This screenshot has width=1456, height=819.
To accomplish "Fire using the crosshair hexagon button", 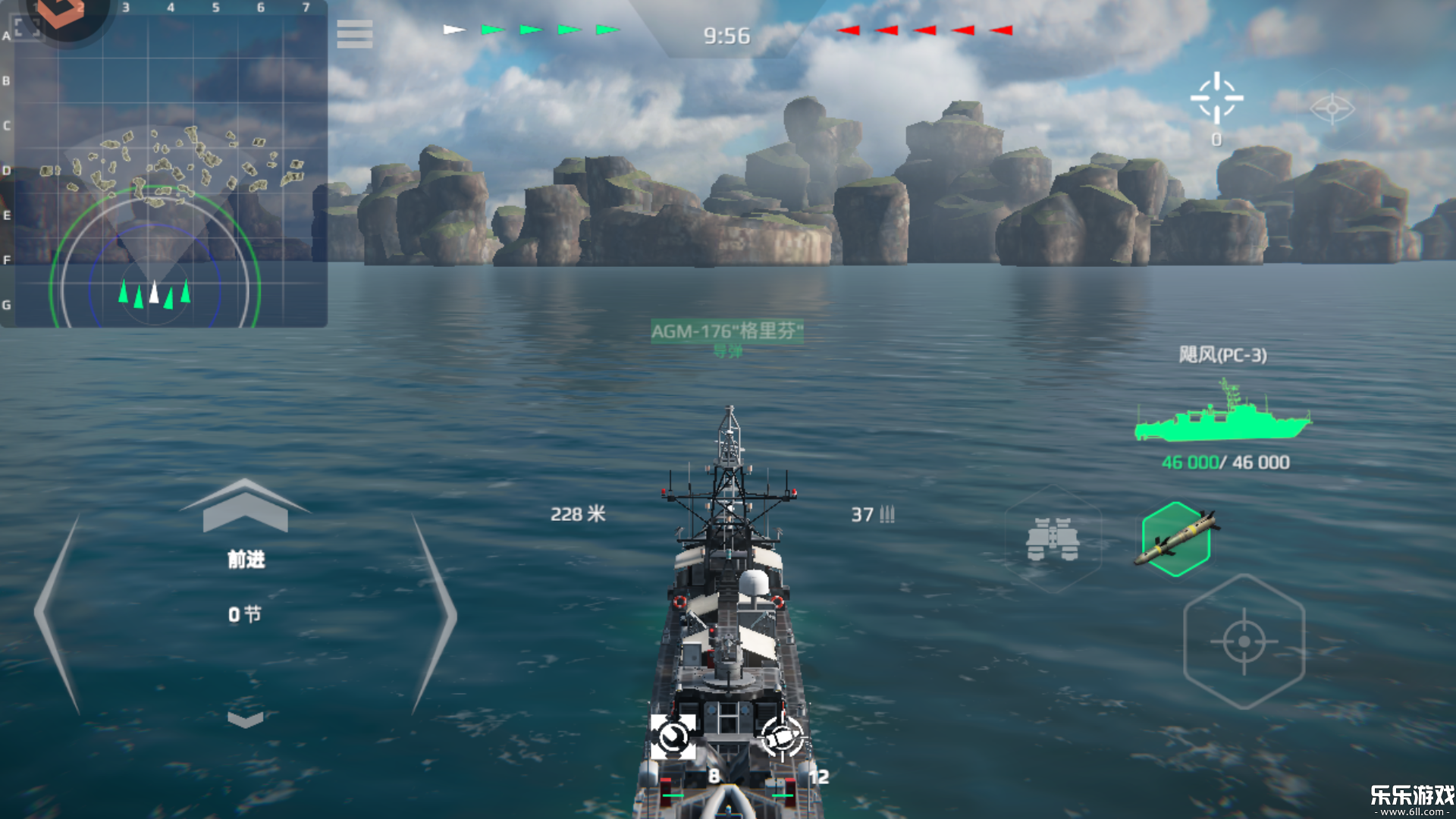I will tap(1244, 642).
